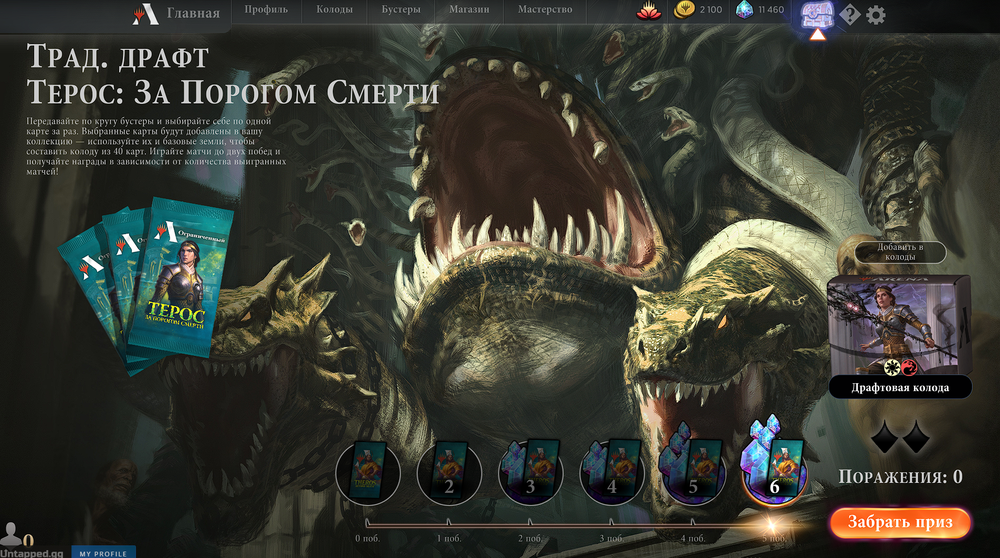Open the Мастерство tab

pos(545,10)
